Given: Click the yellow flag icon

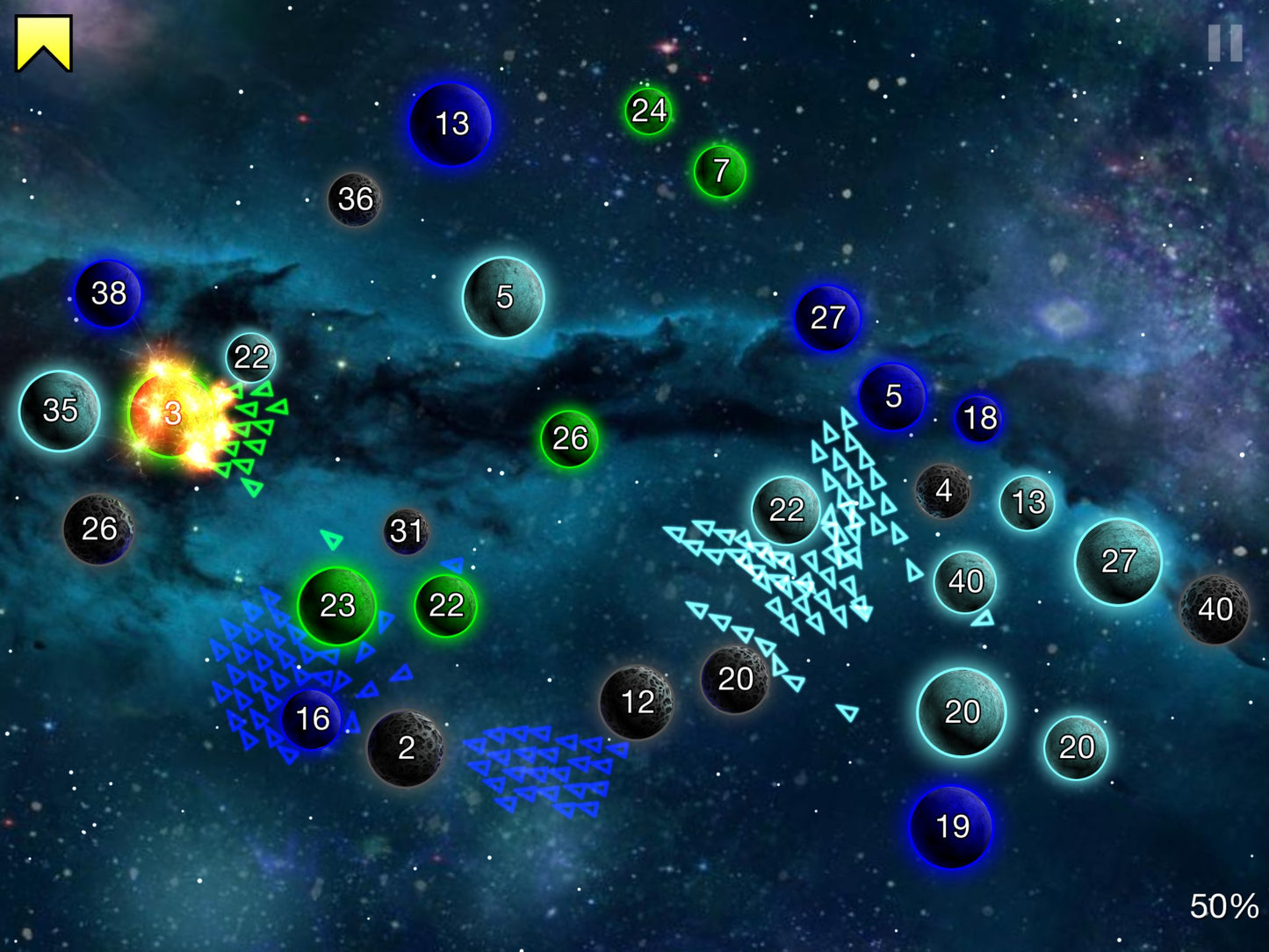Looking at the screenshot, I should tap(43, 43).
